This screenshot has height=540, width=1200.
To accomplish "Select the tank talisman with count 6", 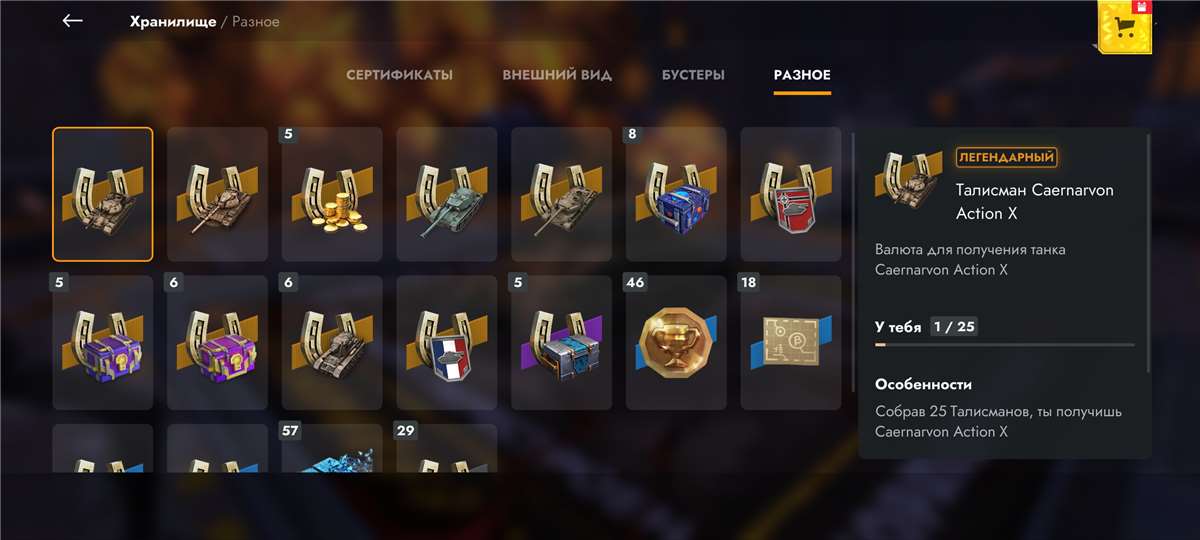I will (x=332, y=342).
